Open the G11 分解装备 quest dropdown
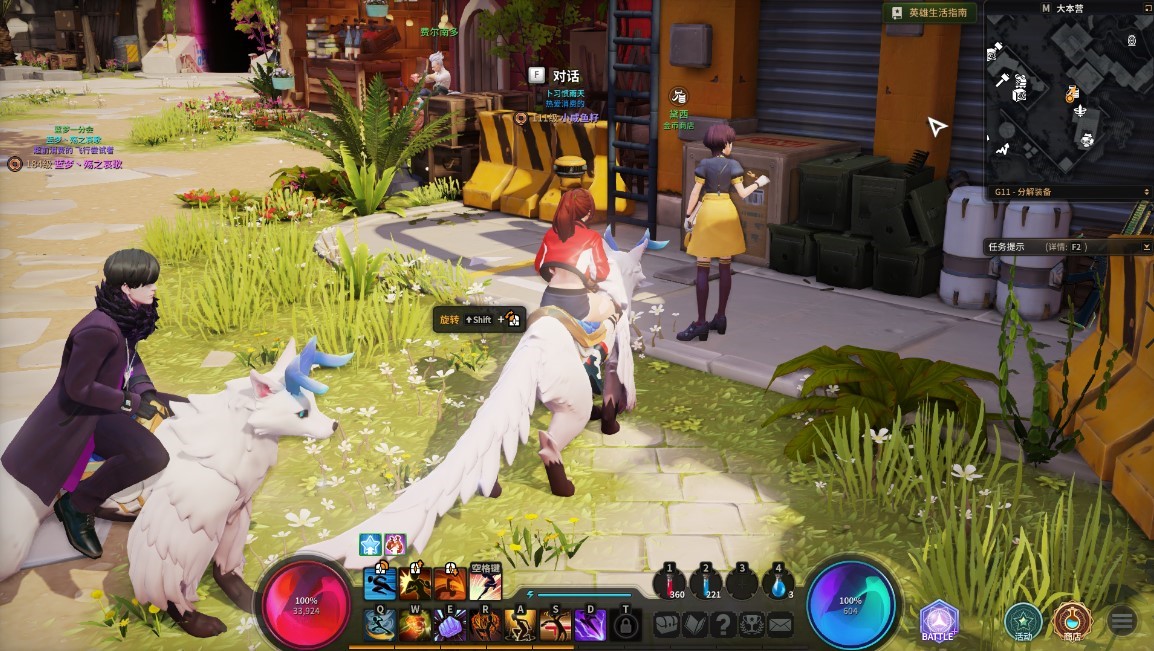1154x651 pixels. tap(1147, 191)
